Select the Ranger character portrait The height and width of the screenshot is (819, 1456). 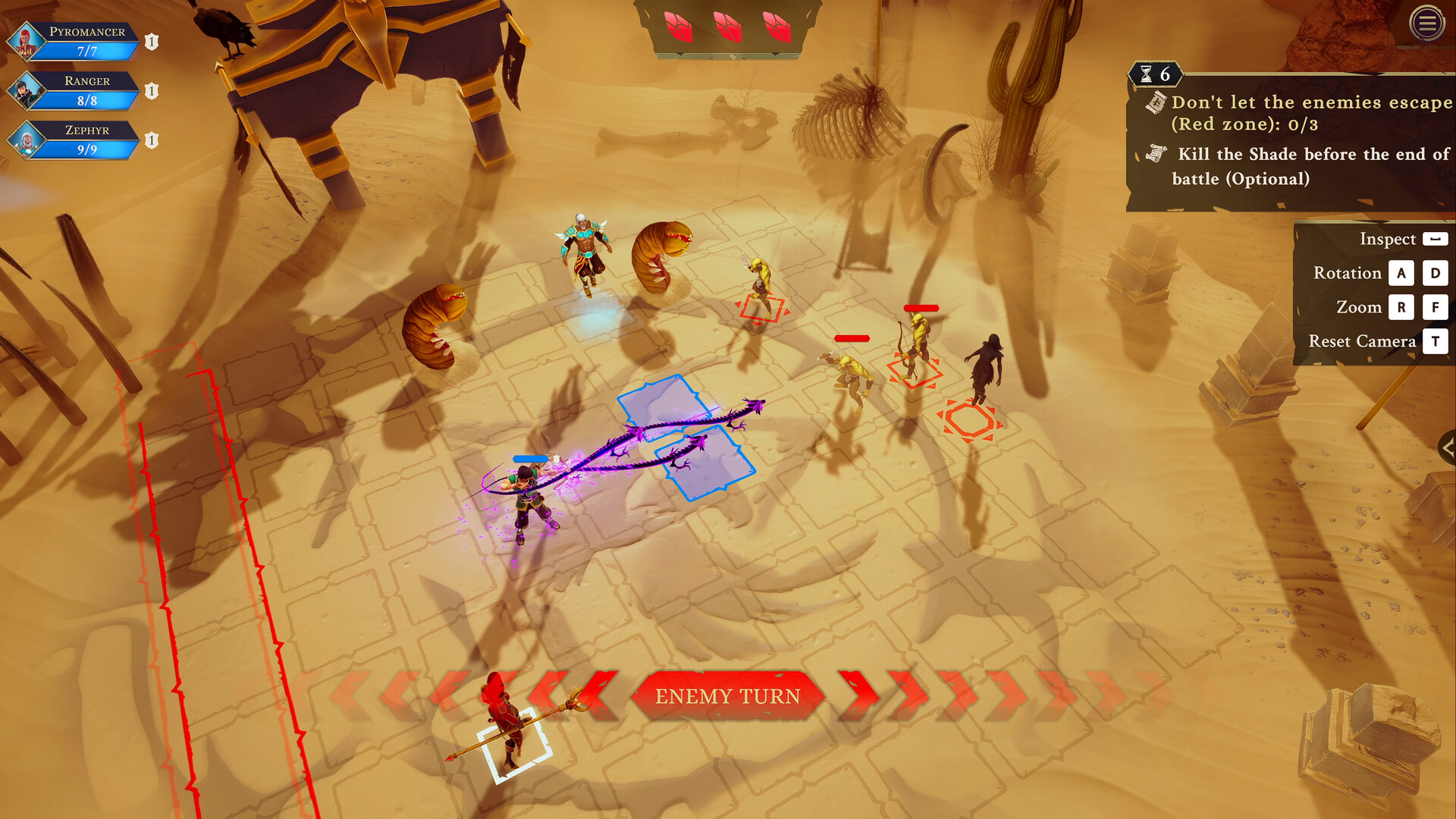pos(27,91)
